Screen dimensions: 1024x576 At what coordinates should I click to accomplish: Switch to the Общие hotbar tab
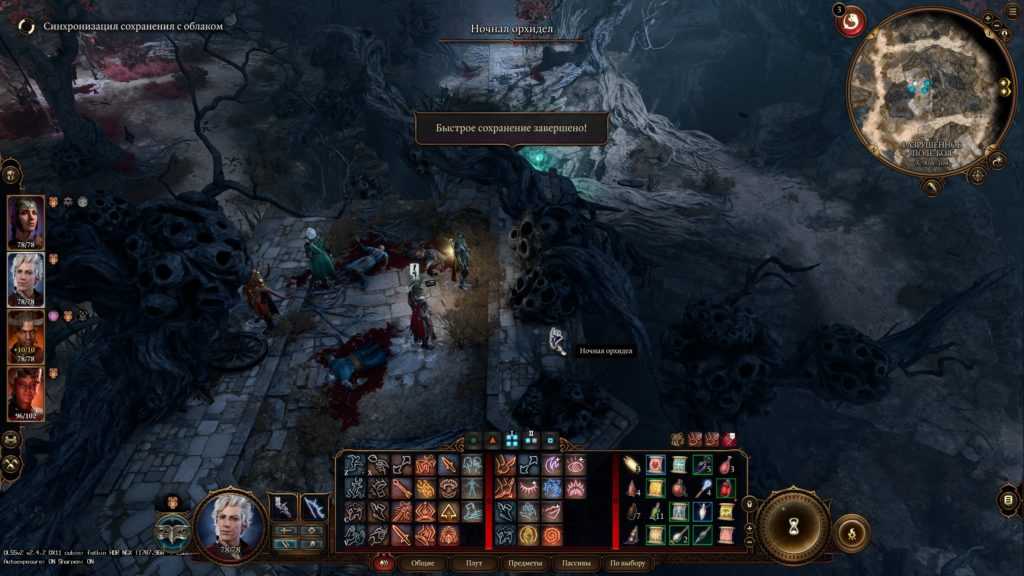[x=422, y=564]
